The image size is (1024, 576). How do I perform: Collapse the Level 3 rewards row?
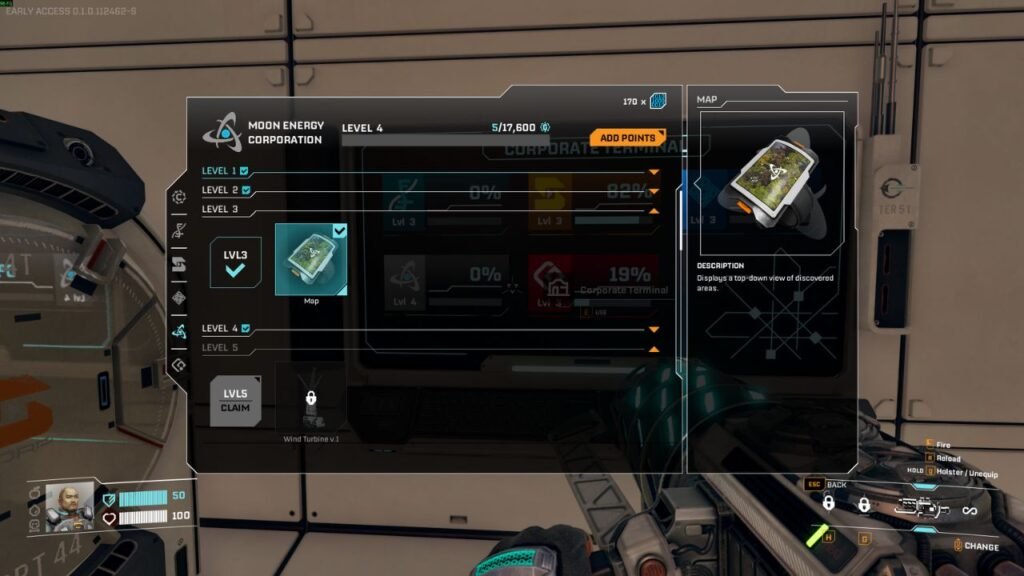pyautogui.click(x=653, y=210)
